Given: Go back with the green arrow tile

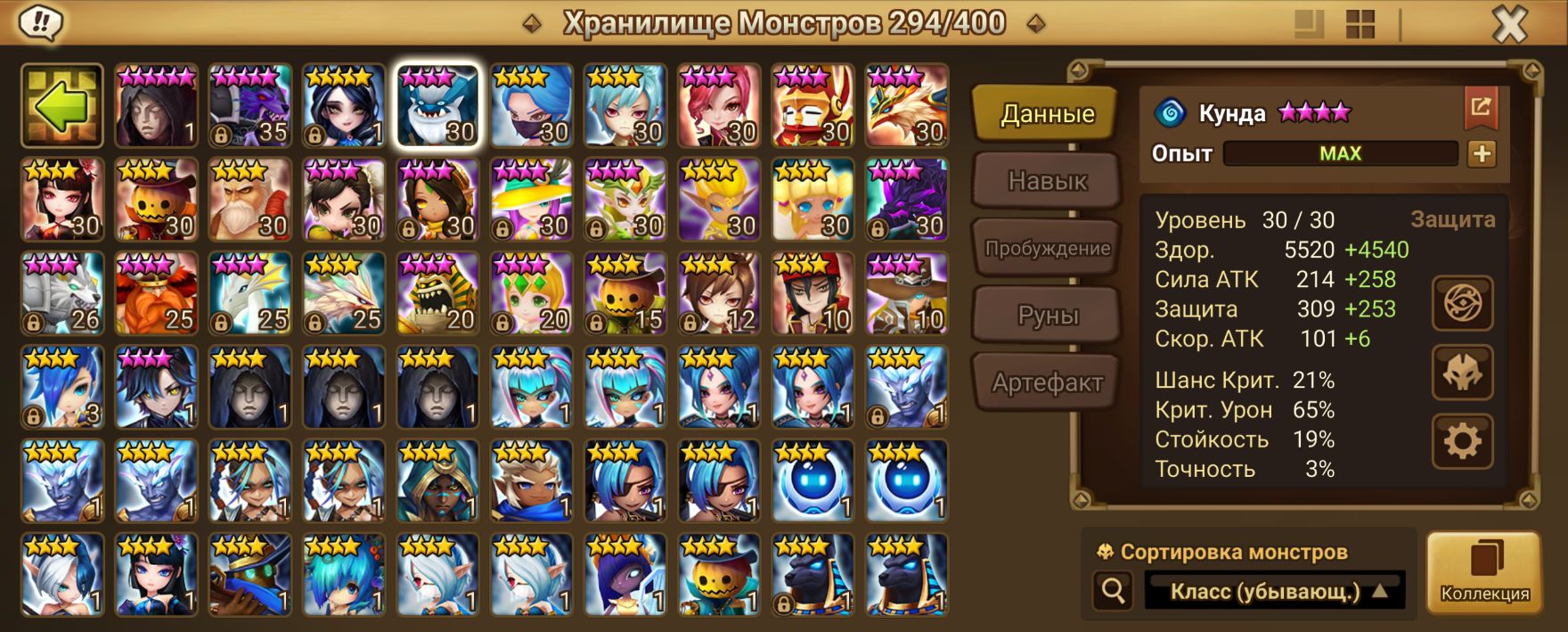Looking at the screenshot, I should tap(62, 106).
